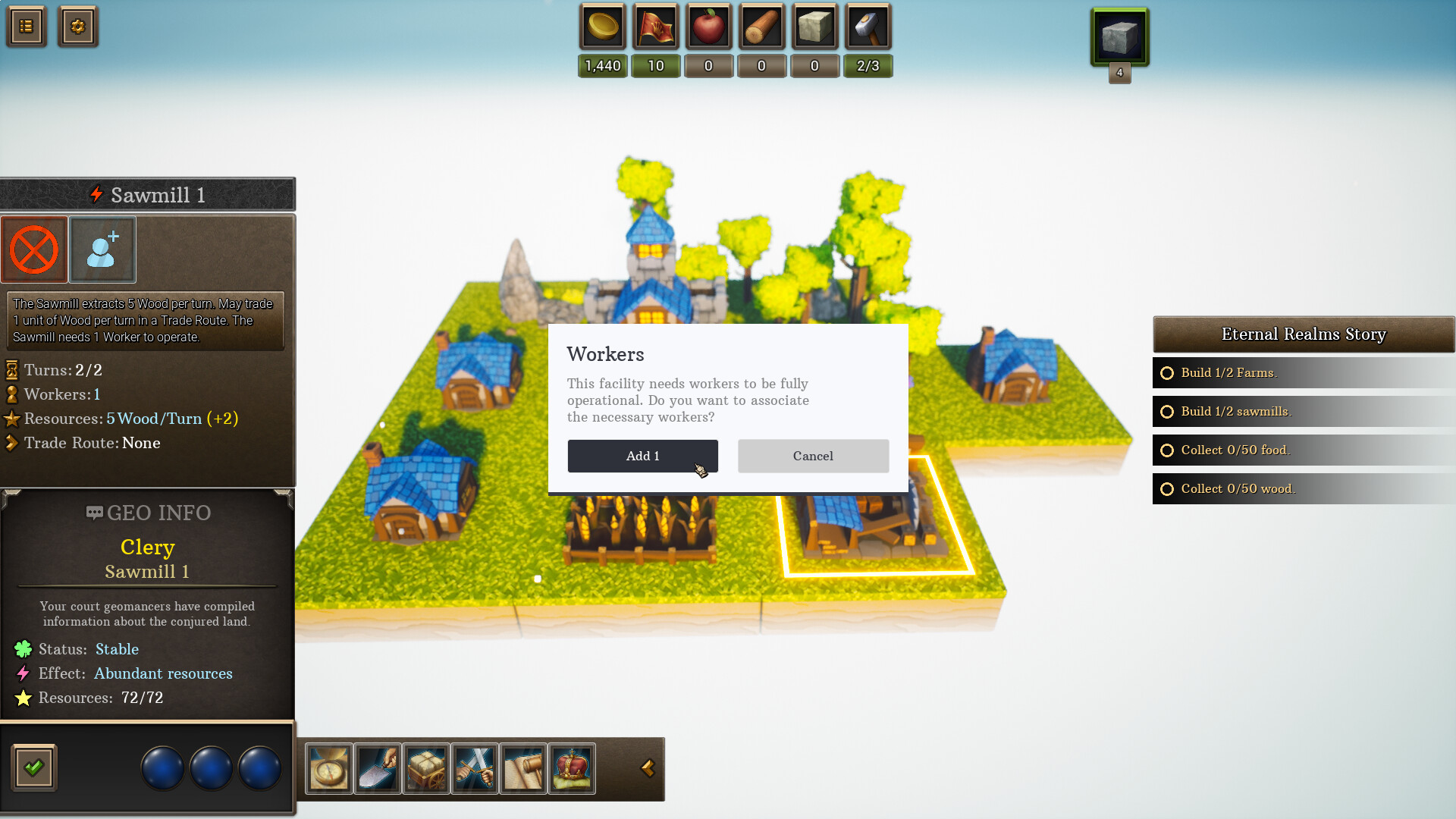
Task: Open the crown kingdom menu
Action: [x=572, y=768]
